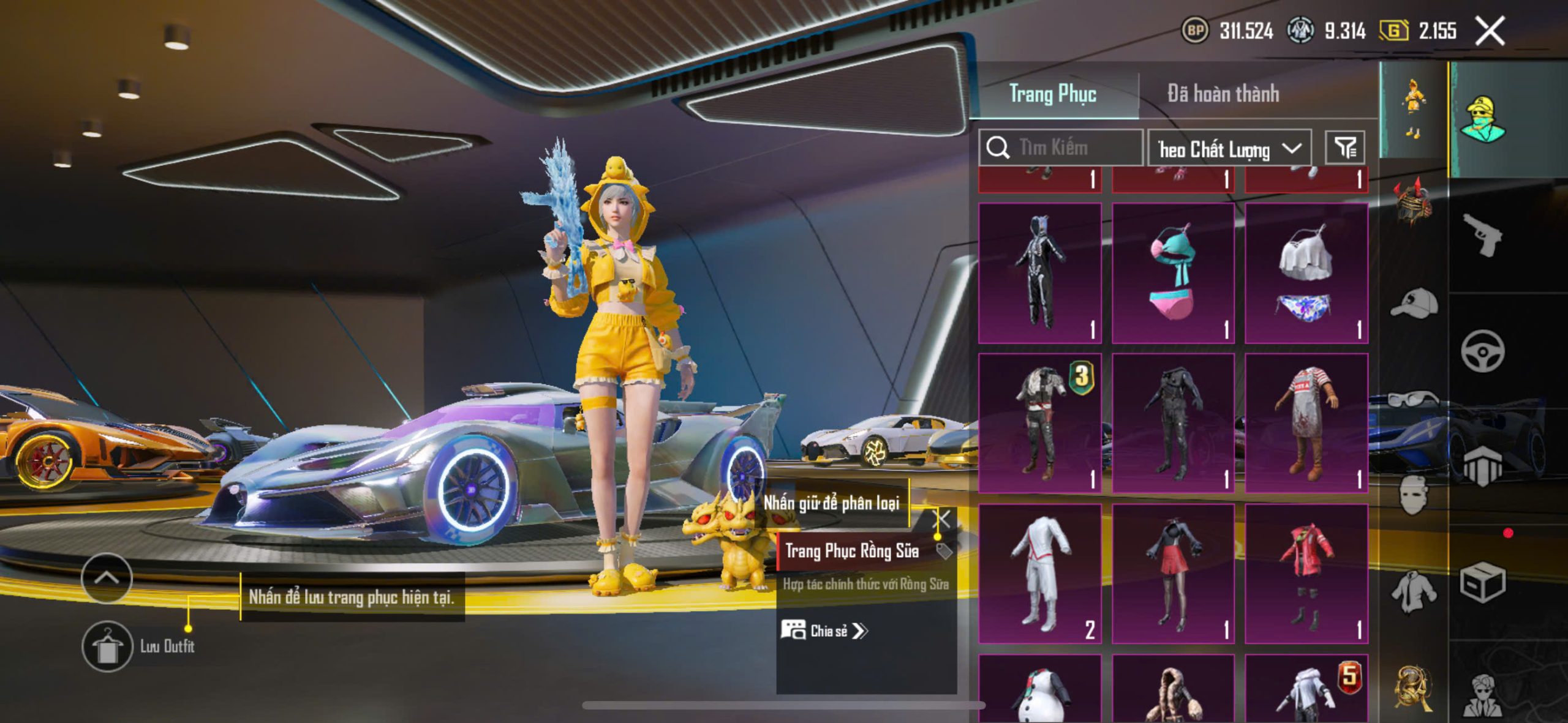
Task: Close the inventory with the top-right X
Action: pyautogui.click(x=1489, y=31)
